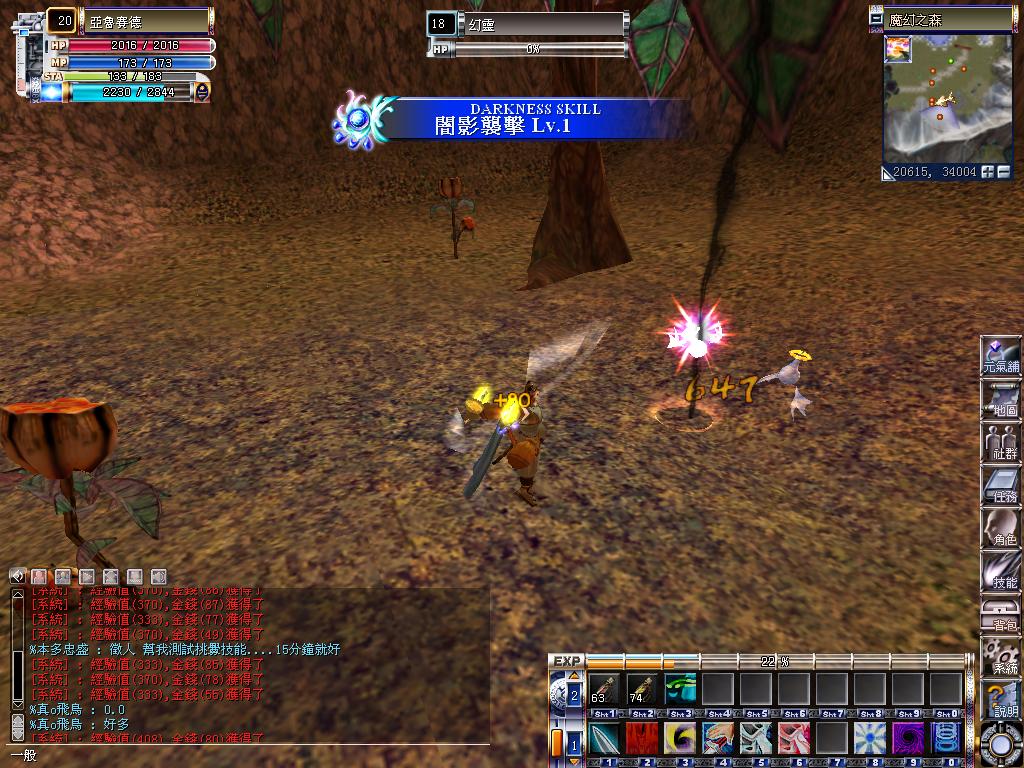Activate the purple vortex skill in slot 9
Screen dimensions: 1024x768
tap(908, 740)
